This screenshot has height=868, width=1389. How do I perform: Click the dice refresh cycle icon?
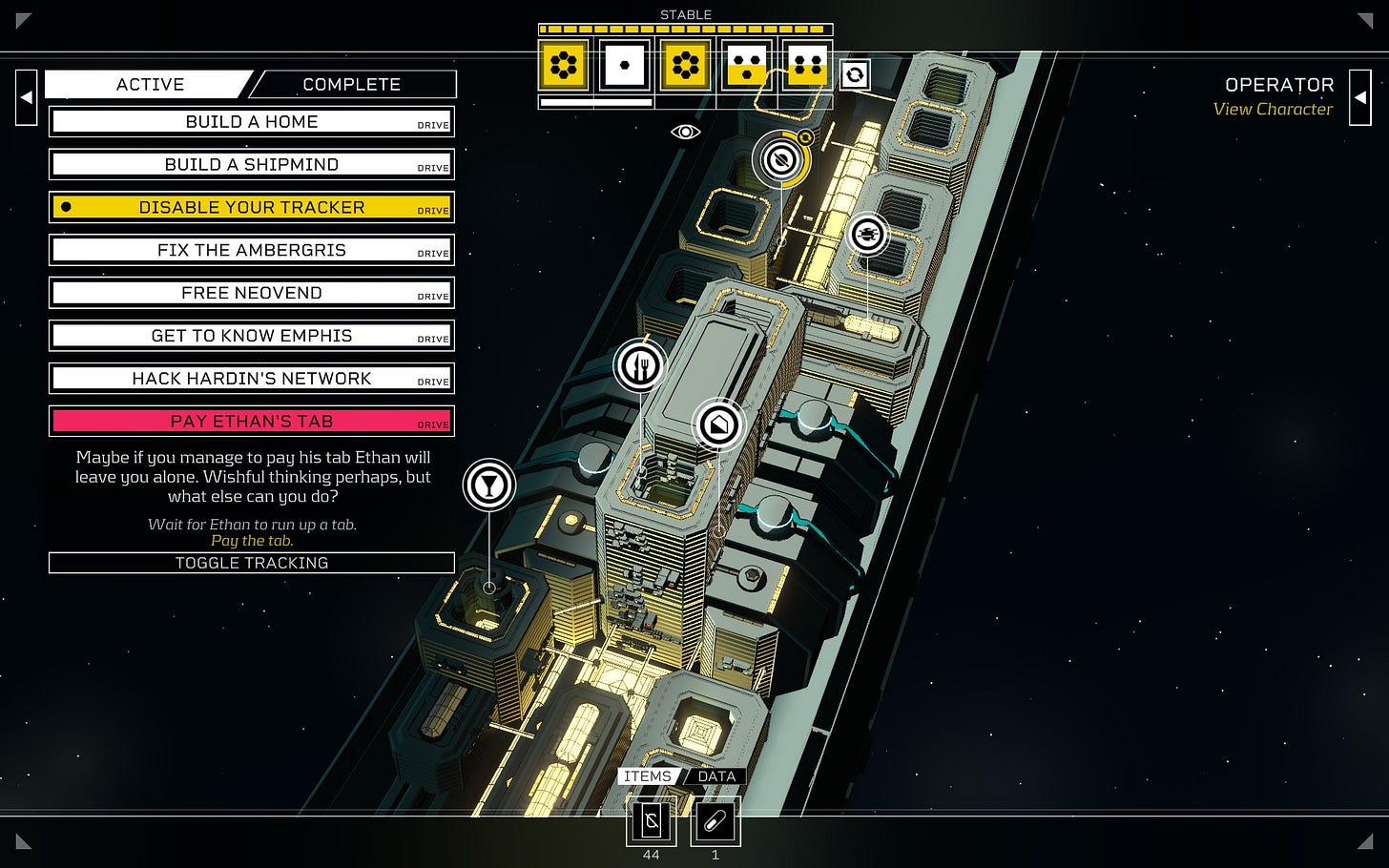pyautogui.click(x=855, y=74)
